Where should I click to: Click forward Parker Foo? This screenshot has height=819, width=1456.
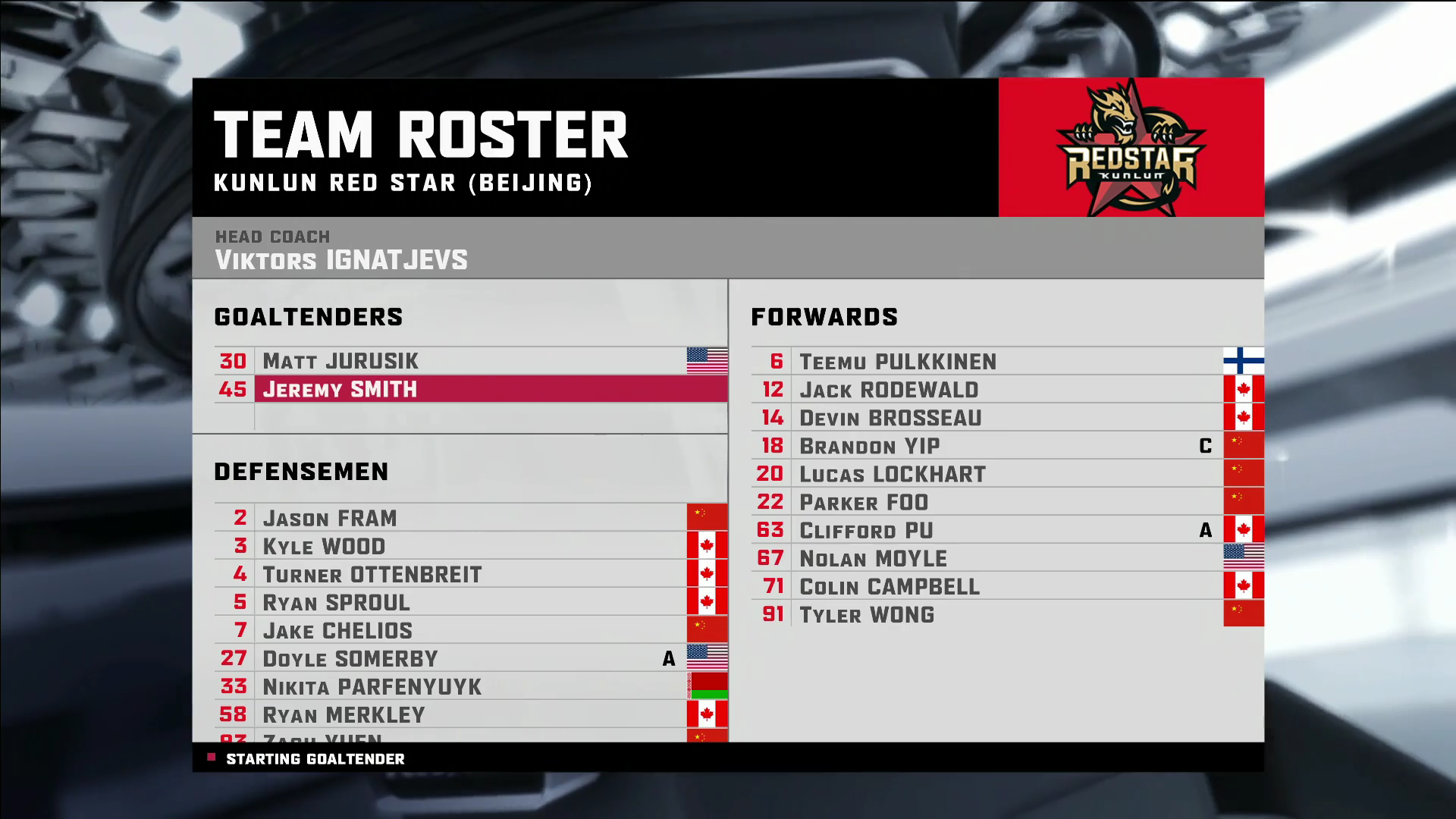tap(864, 502)
